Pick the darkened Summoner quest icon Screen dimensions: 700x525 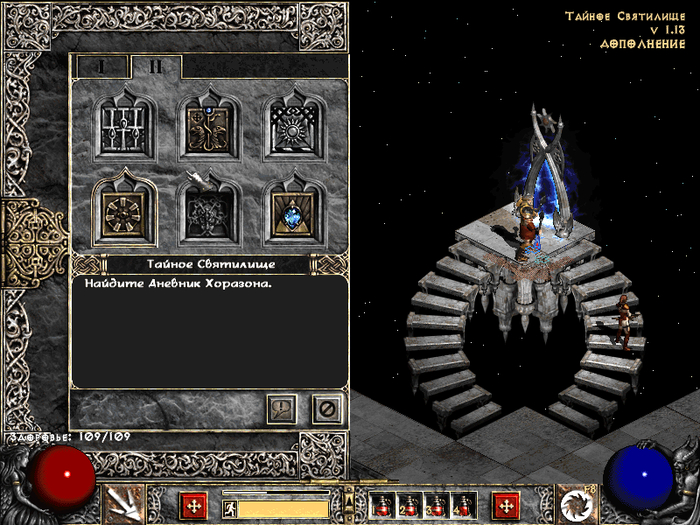click(x=209, y=209)
